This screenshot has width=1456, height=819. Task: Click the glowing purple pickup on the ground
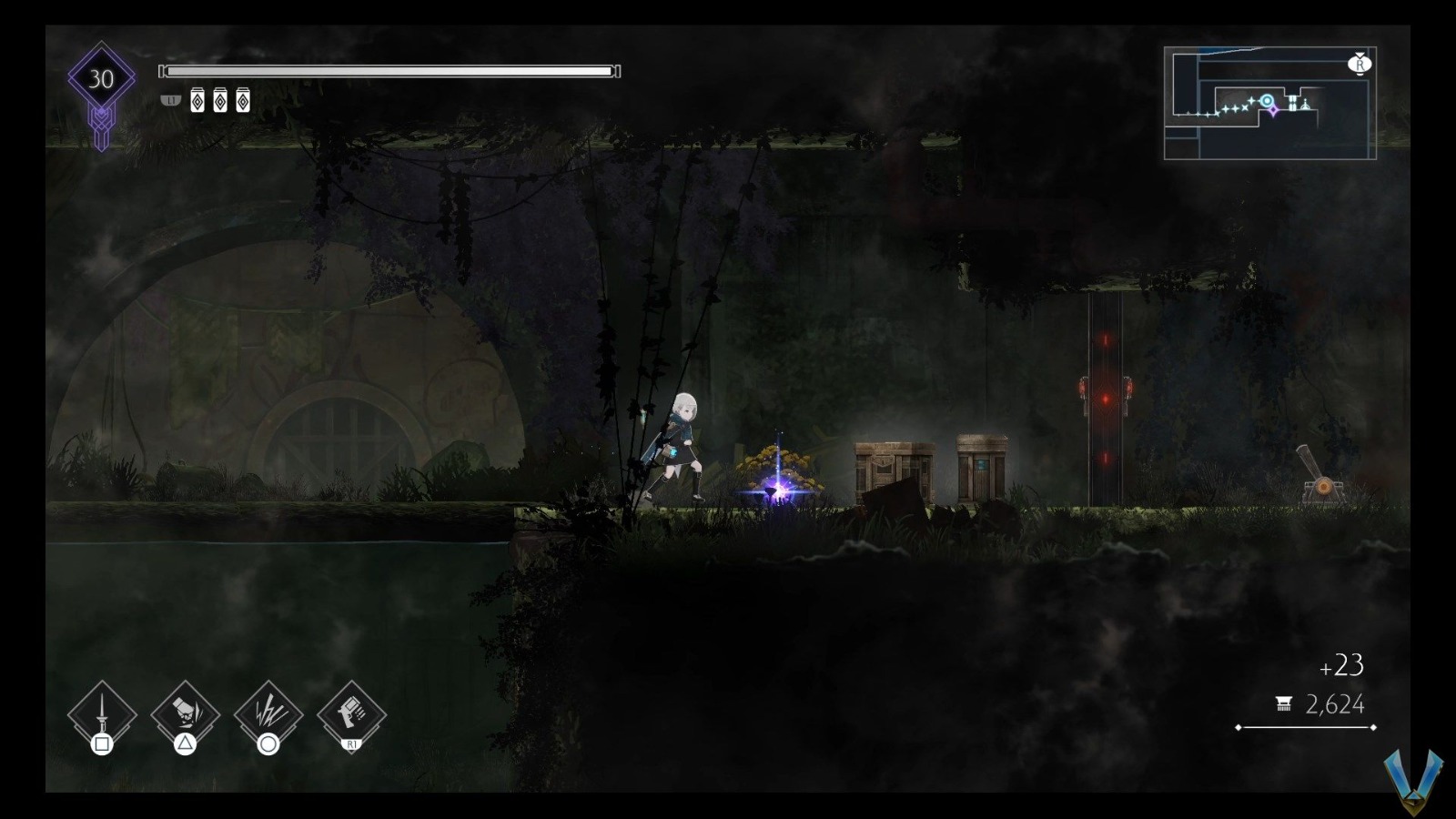(x=778, y=487)
